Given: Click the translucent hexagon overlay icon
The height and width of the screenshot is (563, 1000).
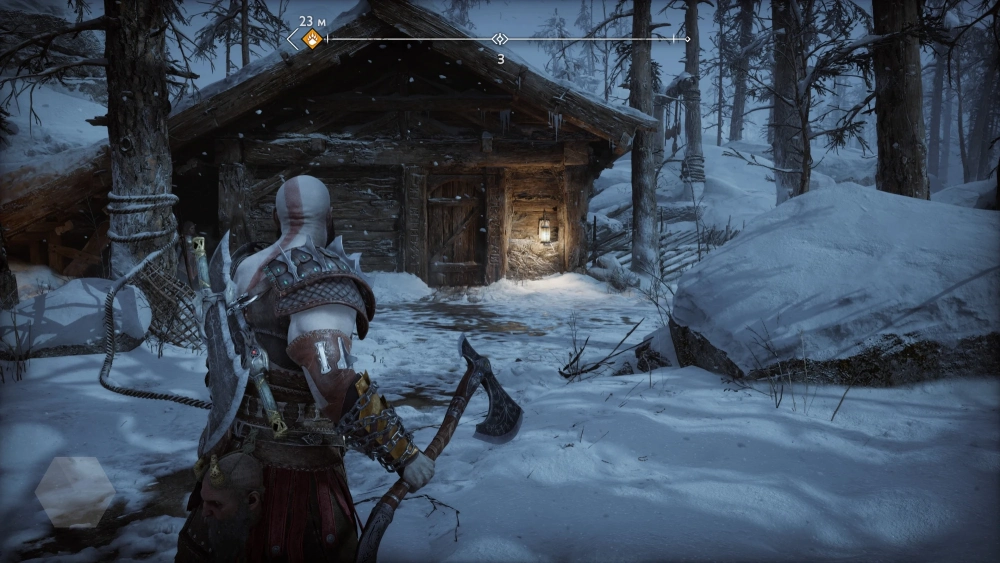Looking at the screenshot, I should tap(75, 491).
